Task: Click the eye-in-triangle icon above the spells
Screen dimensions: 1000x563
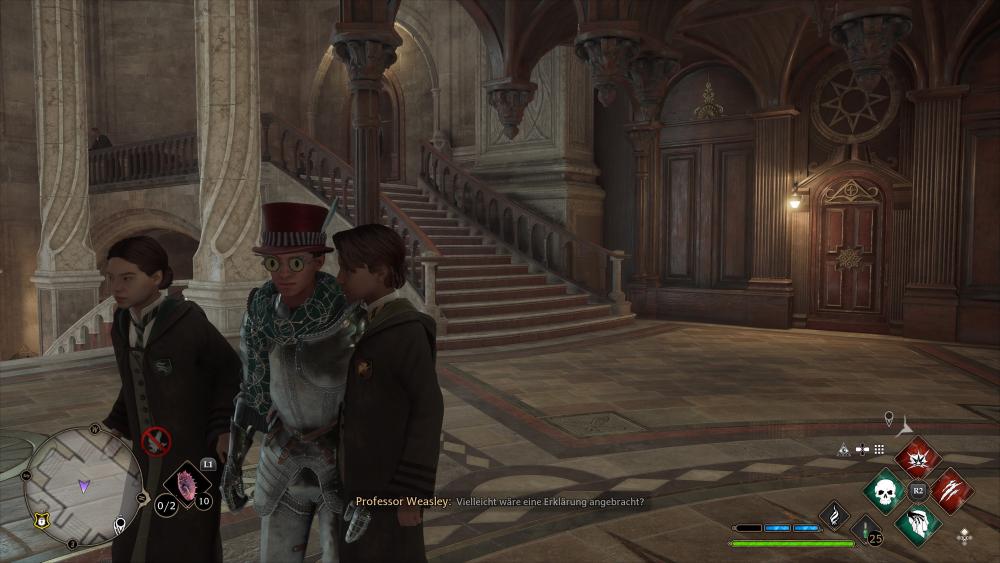Action: [844, 449]
